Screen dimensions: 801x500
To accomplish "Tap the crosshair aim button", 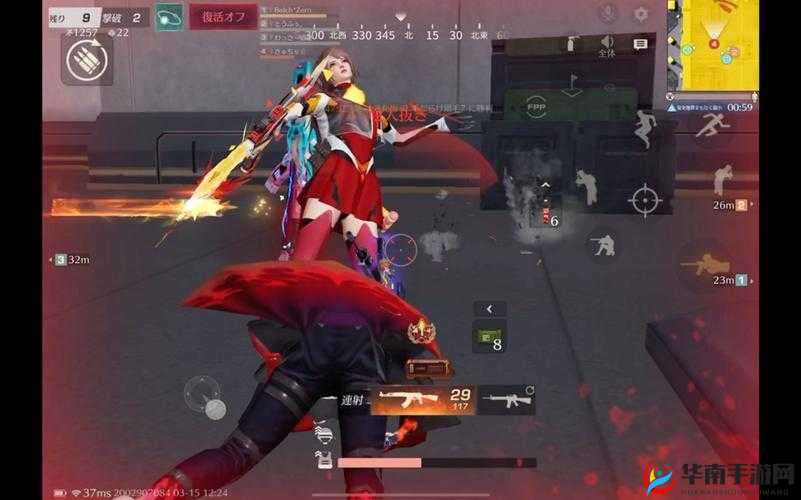I will [645, 198].
